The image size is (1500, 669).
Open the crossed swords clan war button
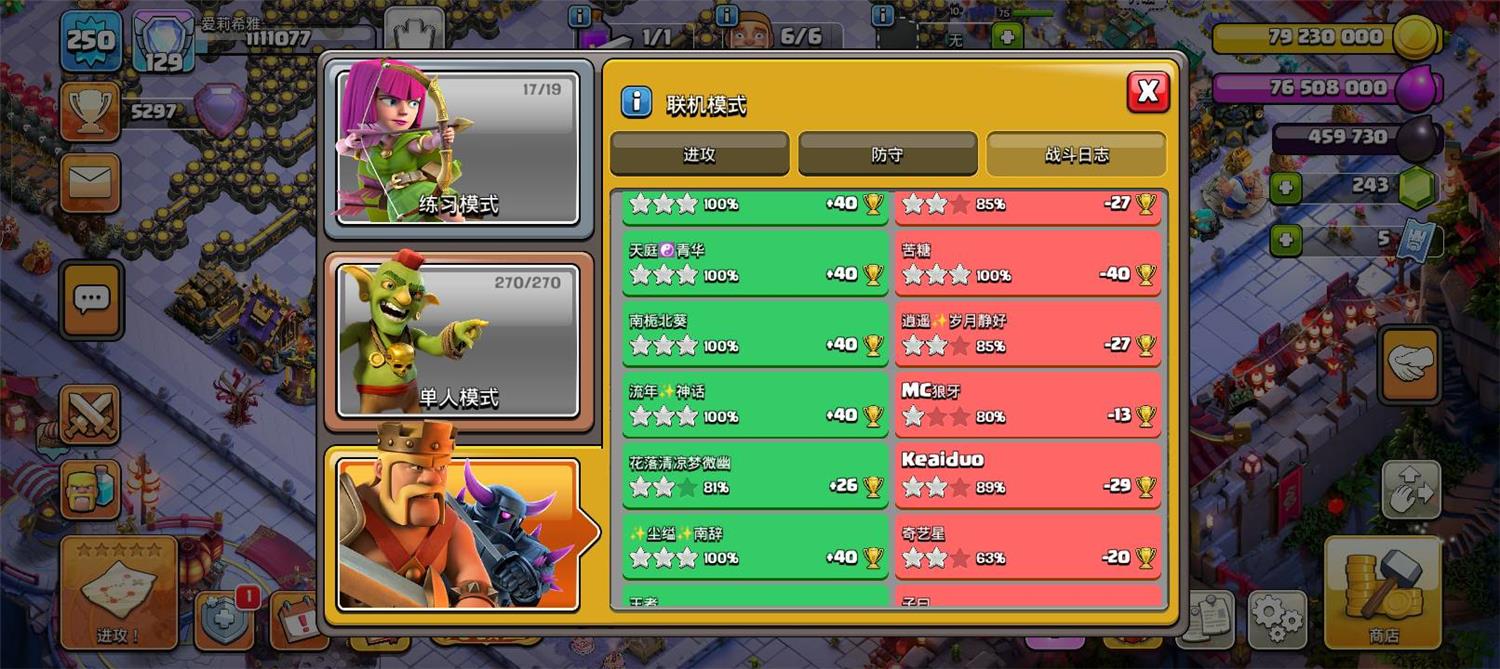tap(90, 414)
